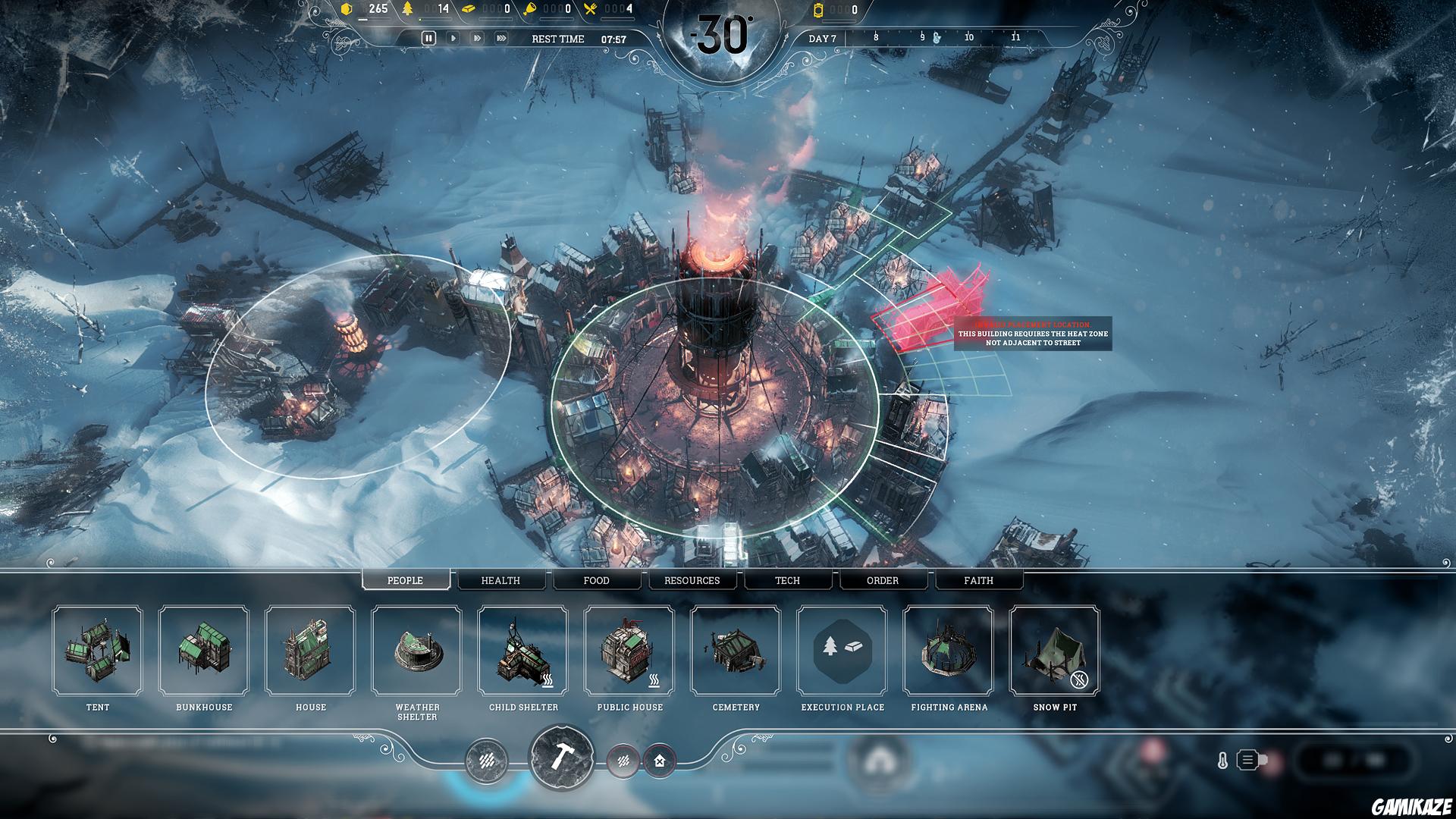Toggle the pause button
The width and height of the screenshot is (1456, 819).
[x=429, y=37]
